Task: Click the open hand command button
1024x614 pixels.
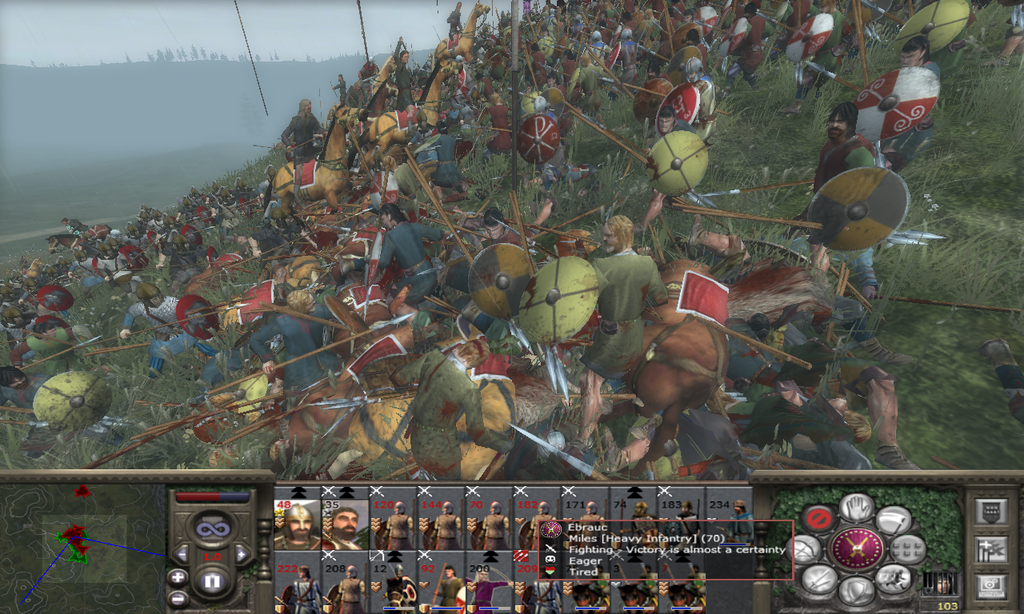Action: click(856, 508)
